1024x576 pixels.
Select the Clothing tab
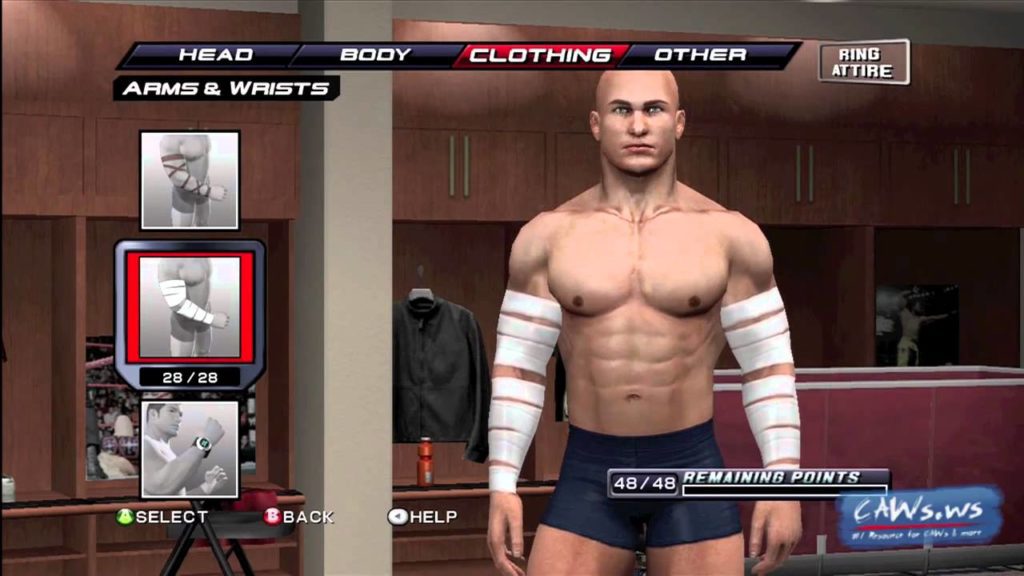[x=539, y=55]
